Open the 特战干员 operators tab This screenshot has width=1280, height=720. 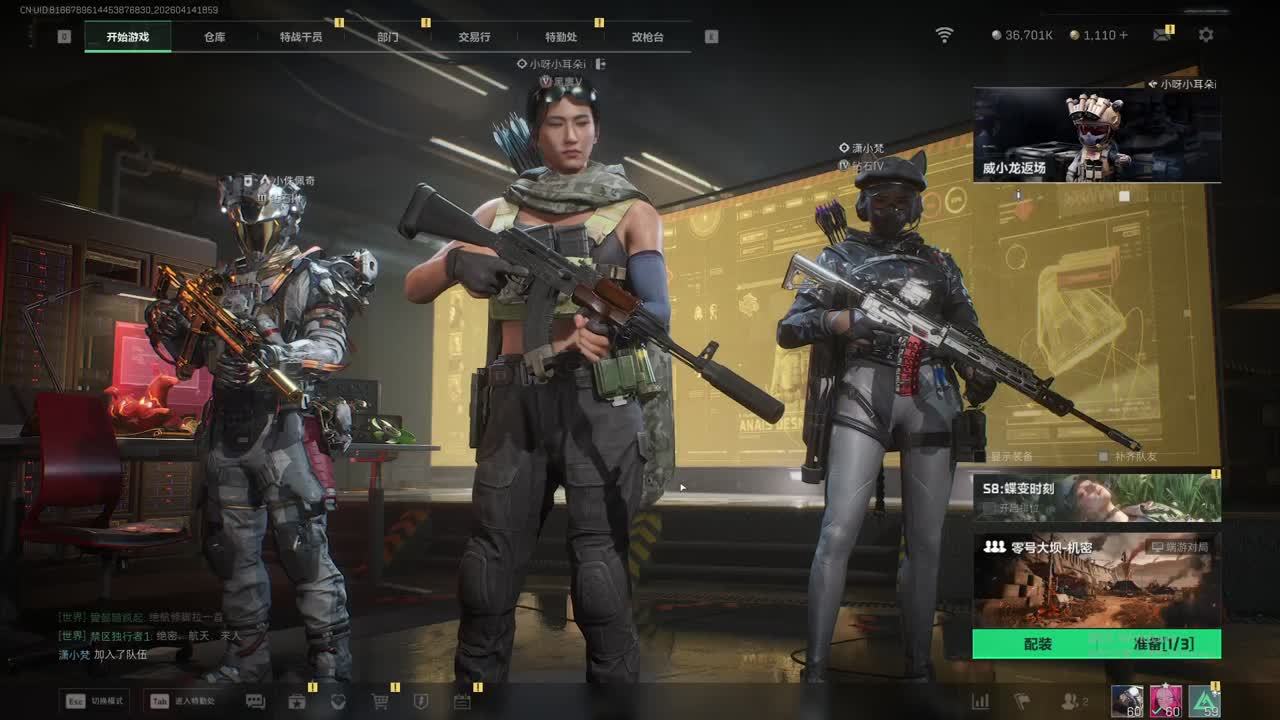tap(301, 37)
